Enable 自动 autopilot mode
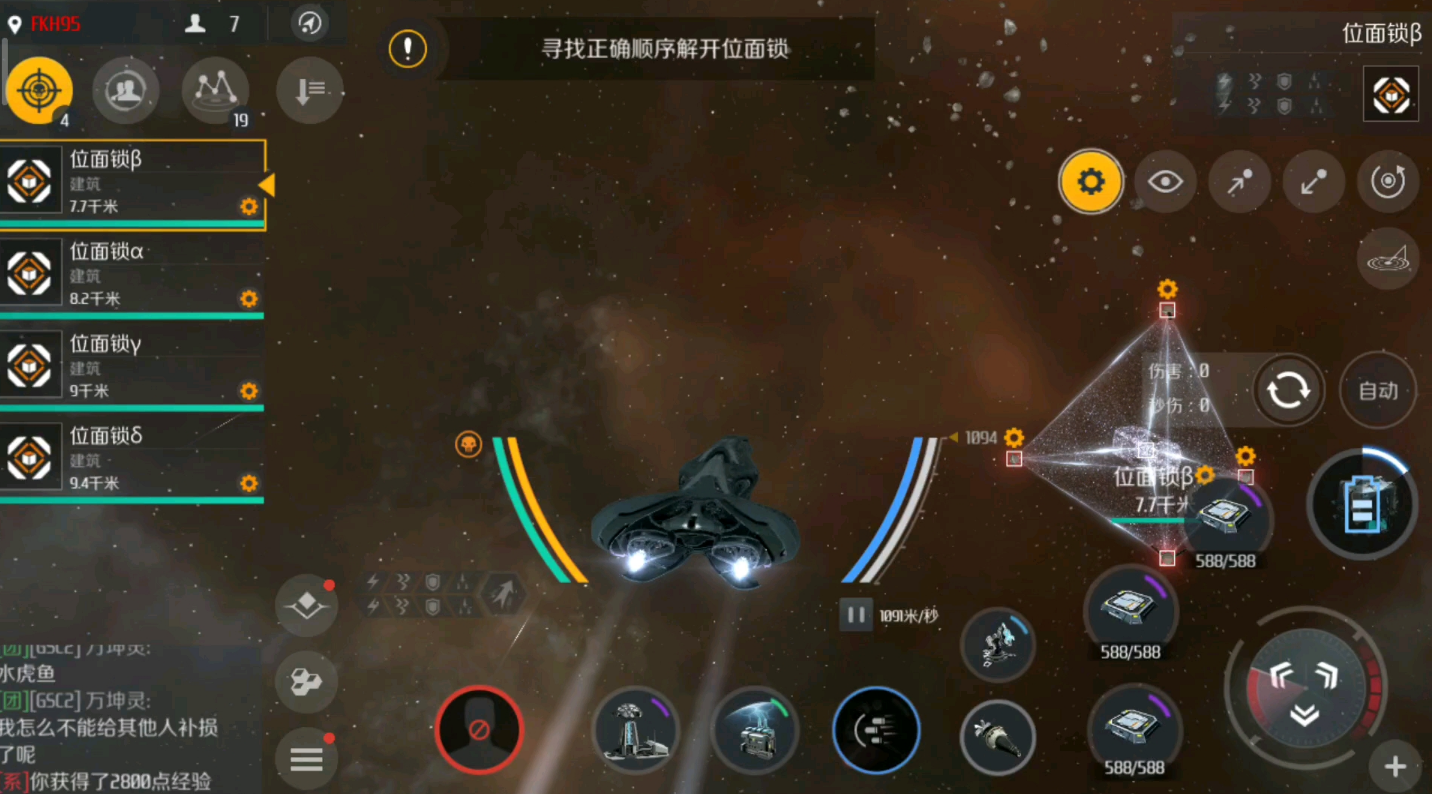This screenshot has width=1432, height=794. click(1377, 391)
